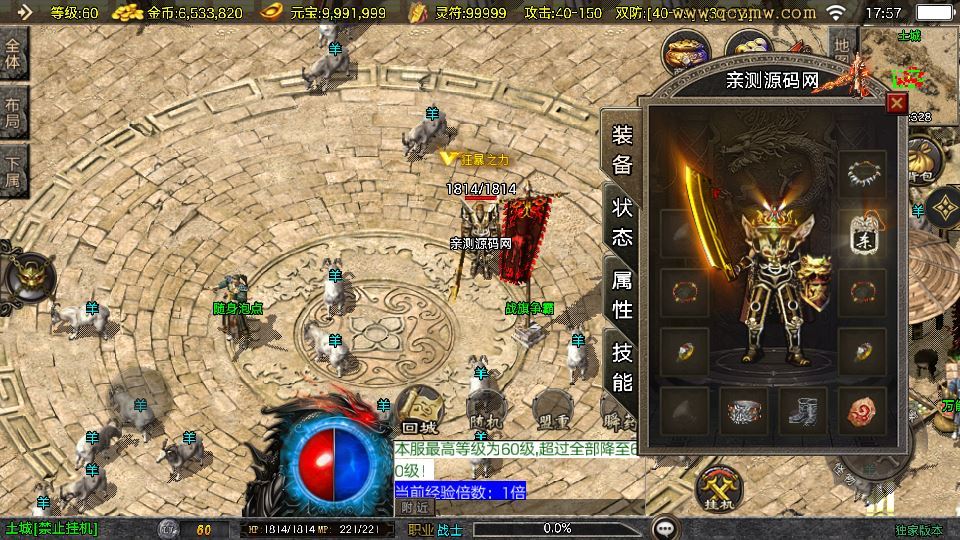Image resolution: width=960 pixels, height=540 pixels.
Task: Inspect the medal slot marked 亲
Action: 863,235
